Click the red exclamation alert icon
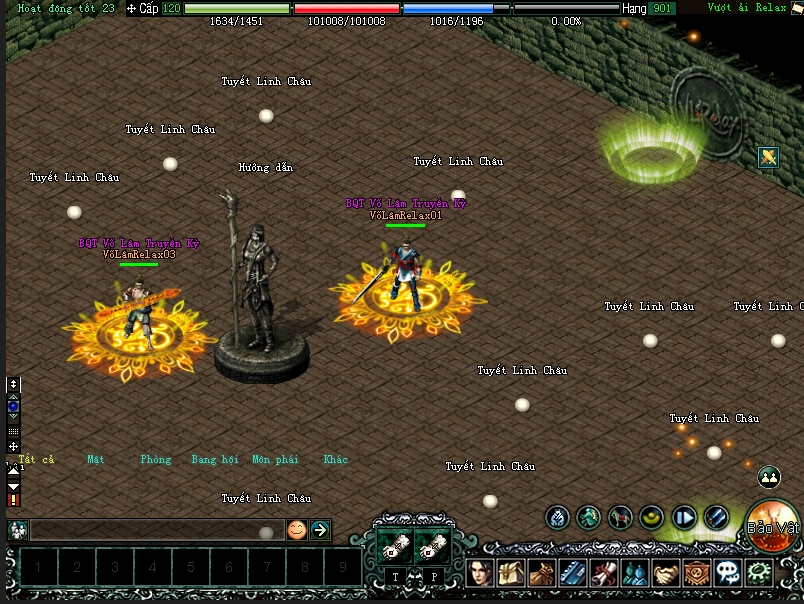 point(13,499)
